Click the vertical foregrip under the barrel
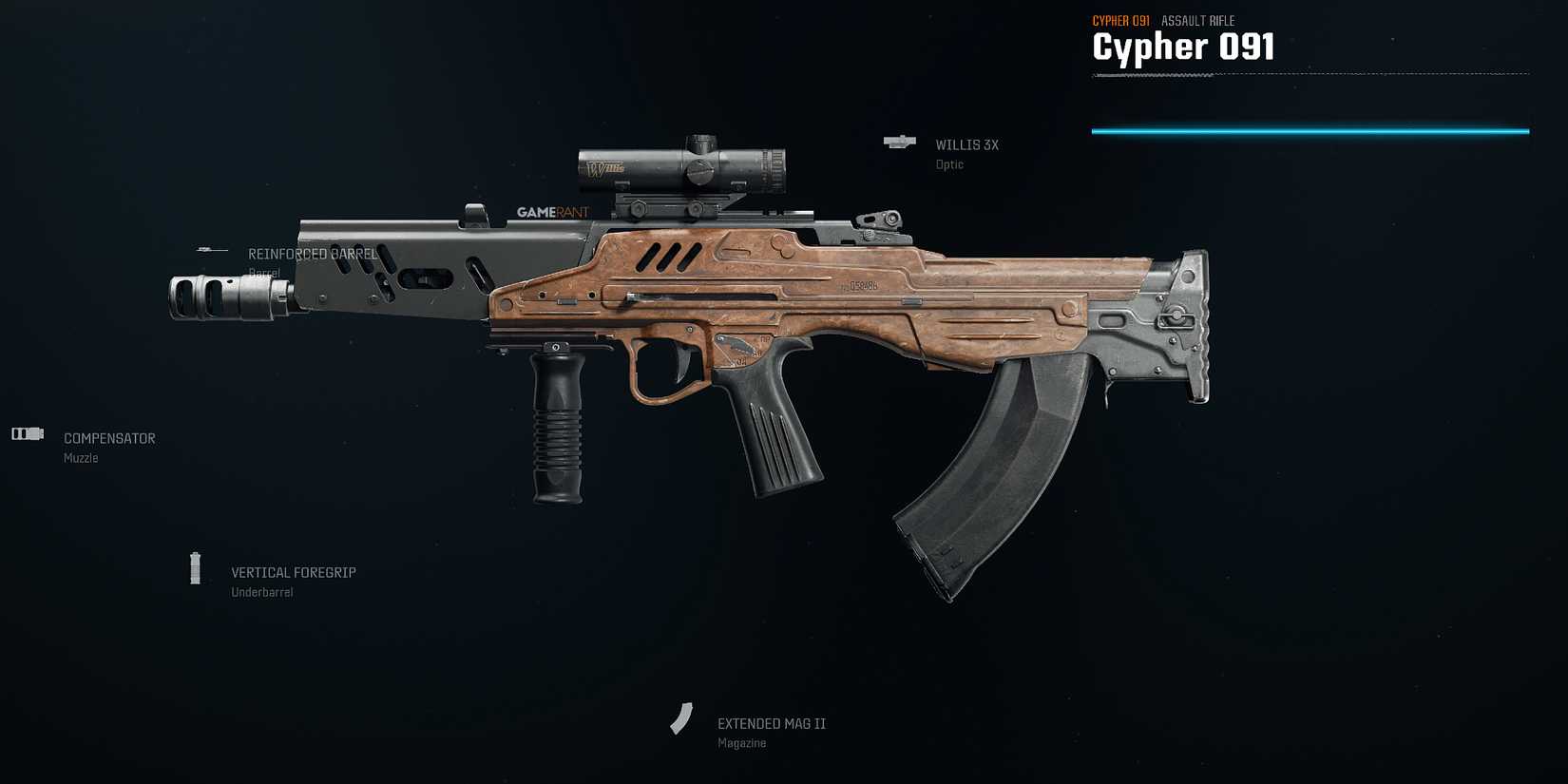Screen dimensions: 1568x784 (x=556, y=428)
